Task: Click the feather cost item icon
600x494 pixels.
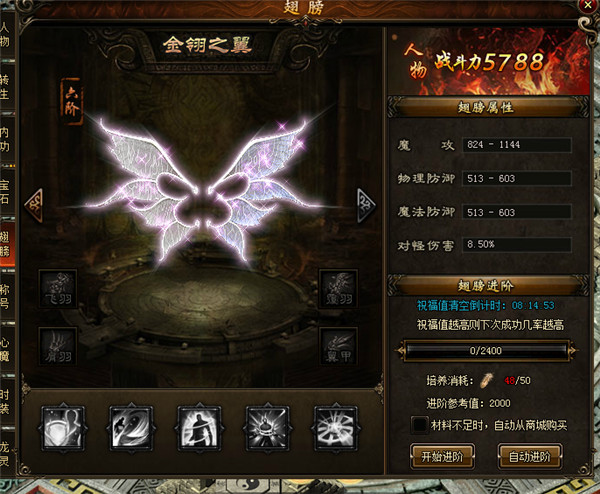Action: [x=485, y=381]
